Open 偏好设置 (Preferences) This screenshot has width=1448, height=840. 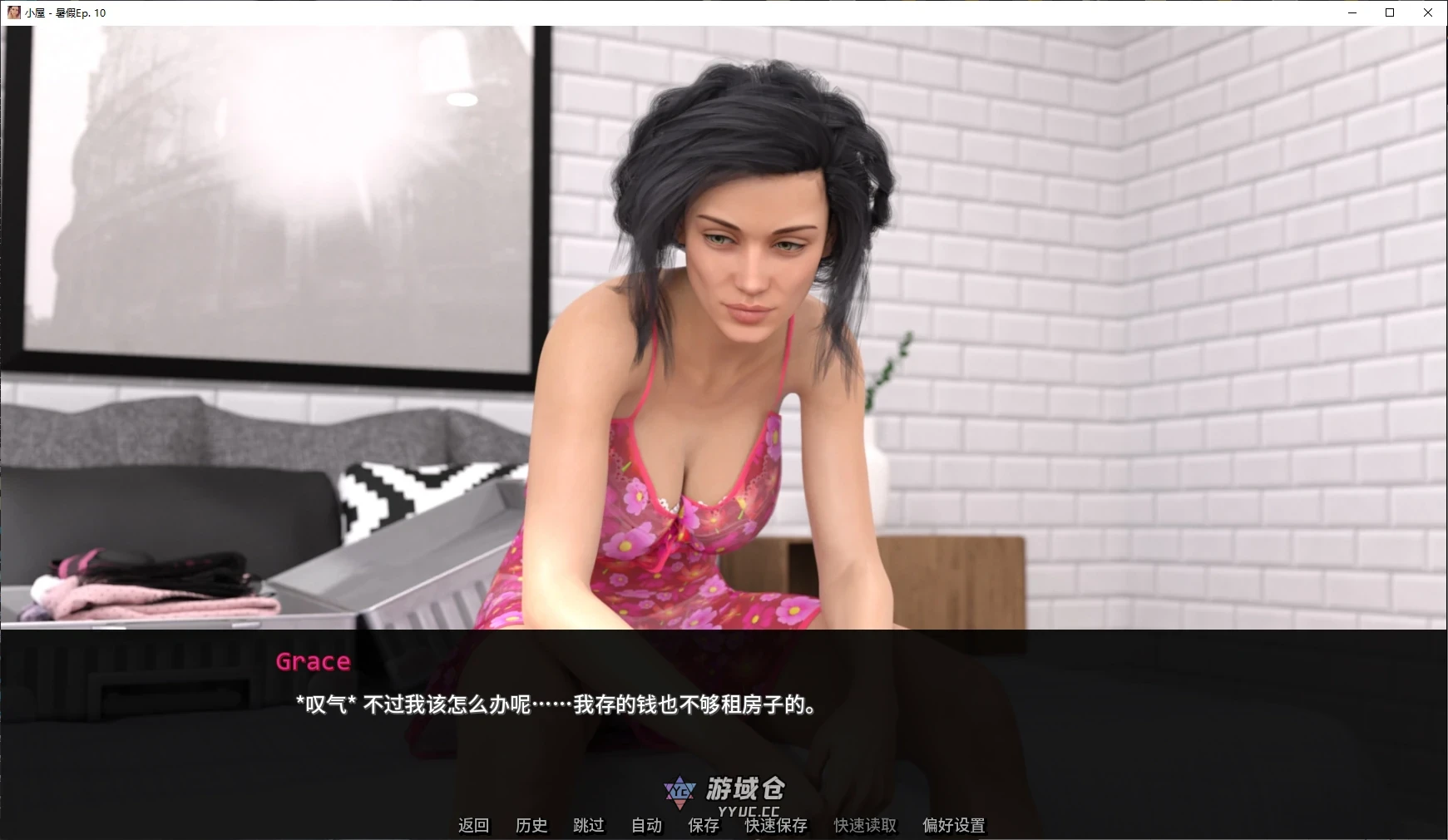click(x=954, y=825)
